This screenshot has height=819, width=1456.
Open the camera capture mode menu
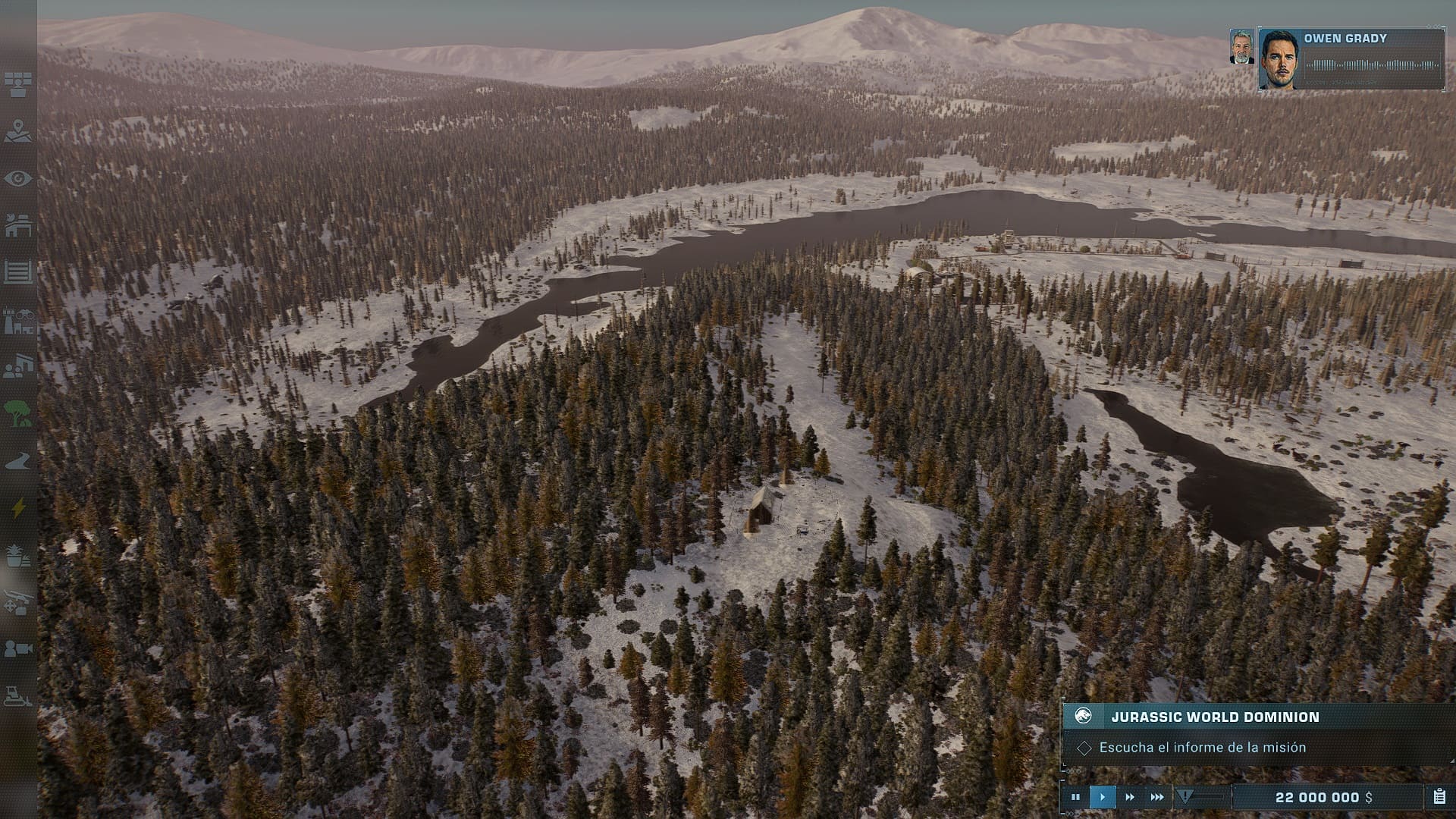point(17,649)
